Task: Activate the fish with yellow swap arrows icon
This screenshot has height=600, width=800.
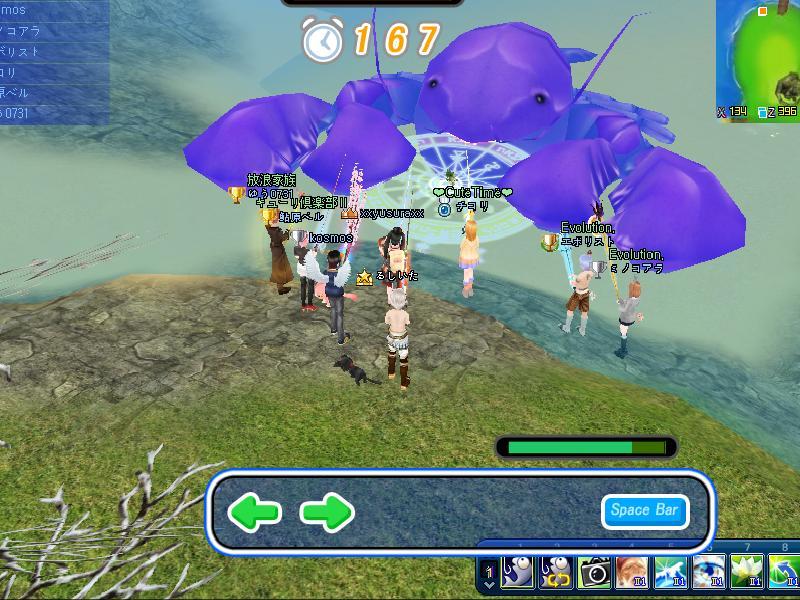Action: (556, 573)
